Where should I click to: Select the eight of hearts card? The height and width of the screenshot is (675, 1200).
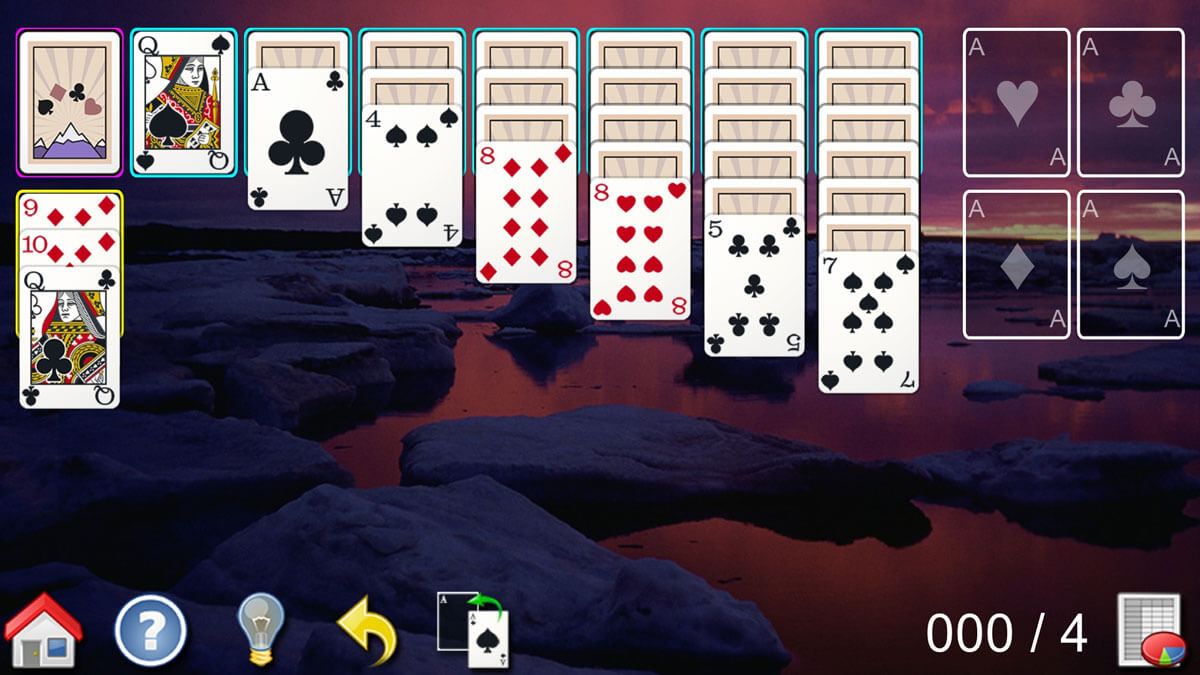click(x=640, y=249)
